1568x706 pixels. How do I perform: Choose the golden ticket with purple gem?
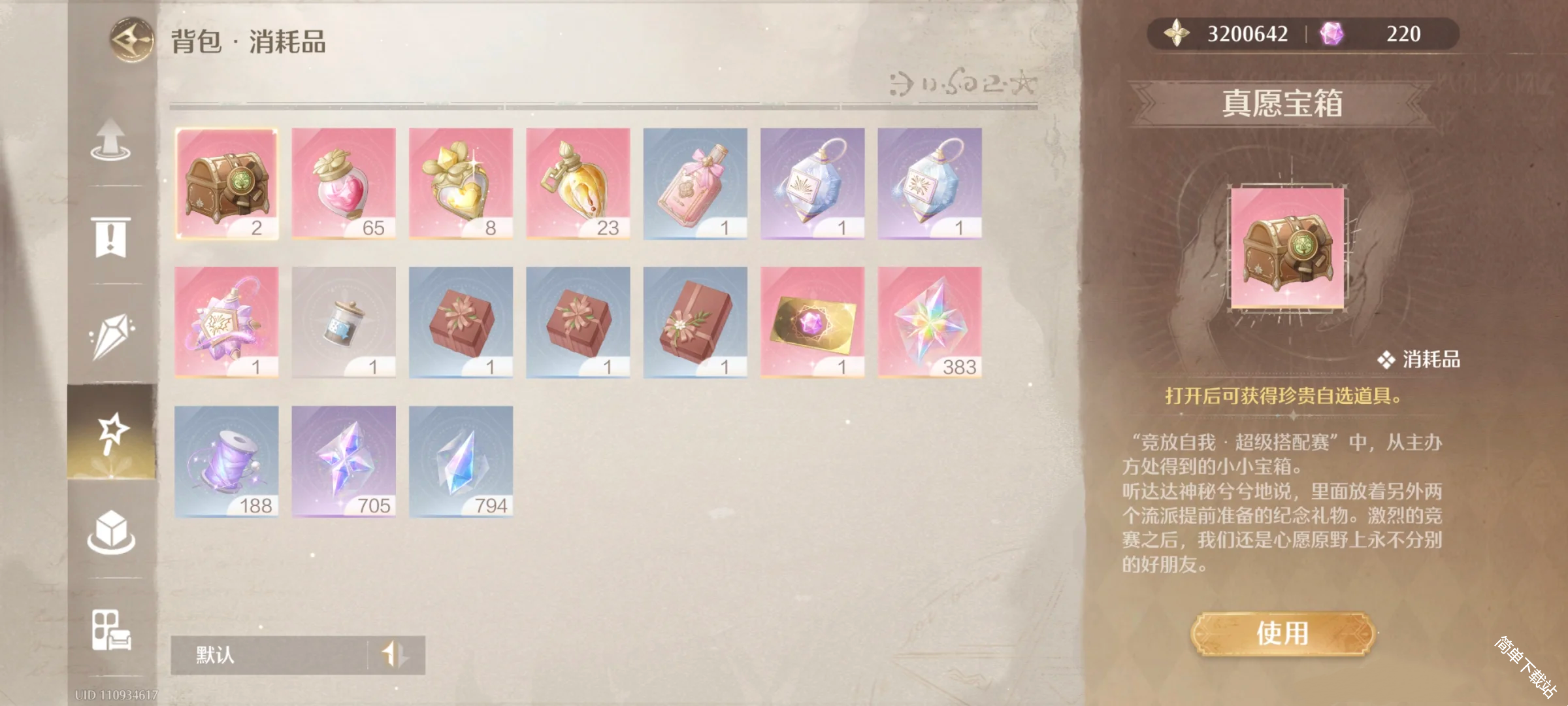812,322
